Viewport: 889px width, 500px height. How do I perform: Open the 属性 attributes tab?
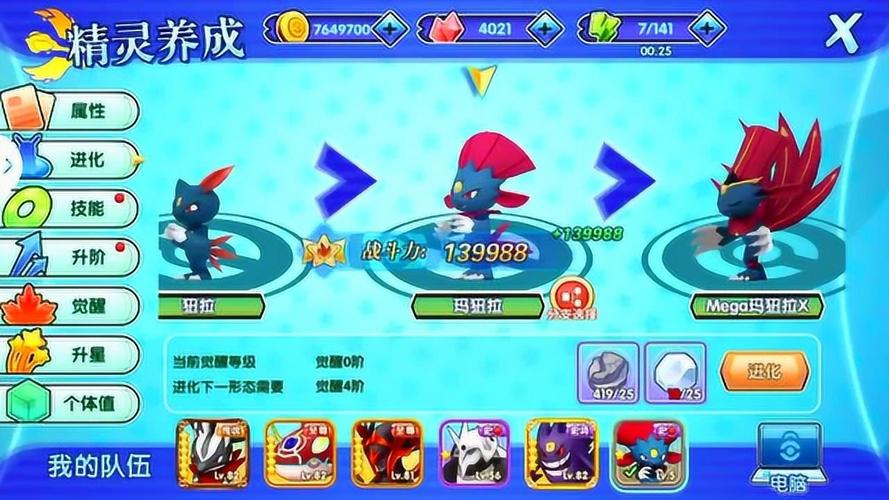74,112
